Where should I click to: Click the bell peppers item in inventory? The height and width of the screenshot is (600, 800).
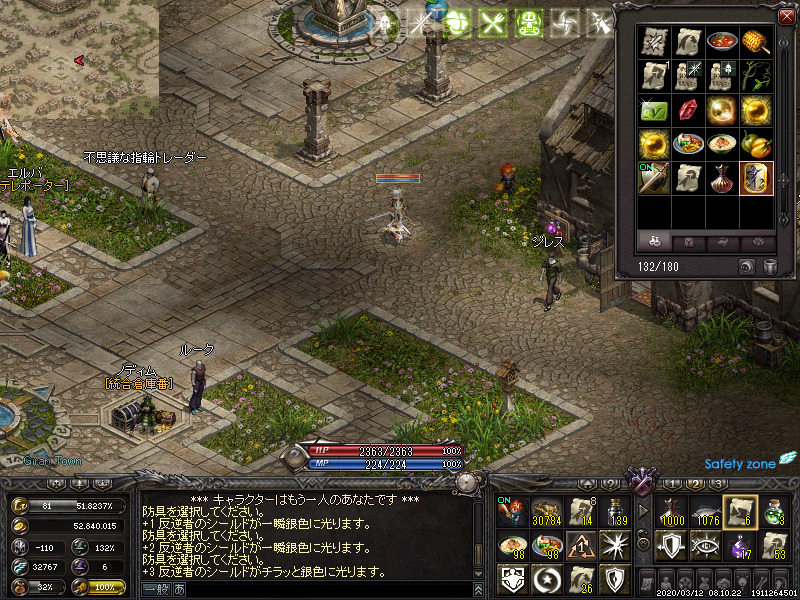coord(756,143)
